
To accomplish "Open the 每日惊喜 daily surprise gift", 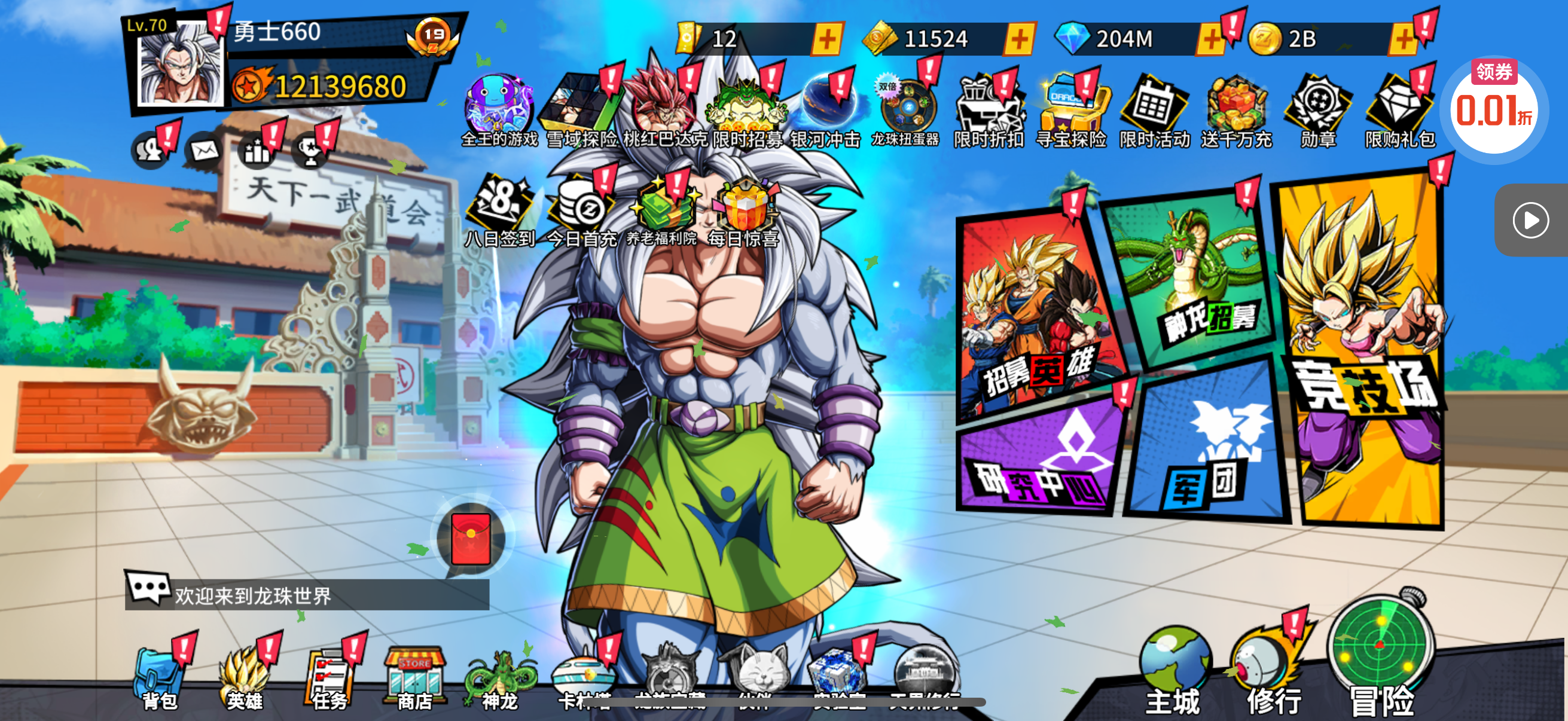I will [744, 210].
